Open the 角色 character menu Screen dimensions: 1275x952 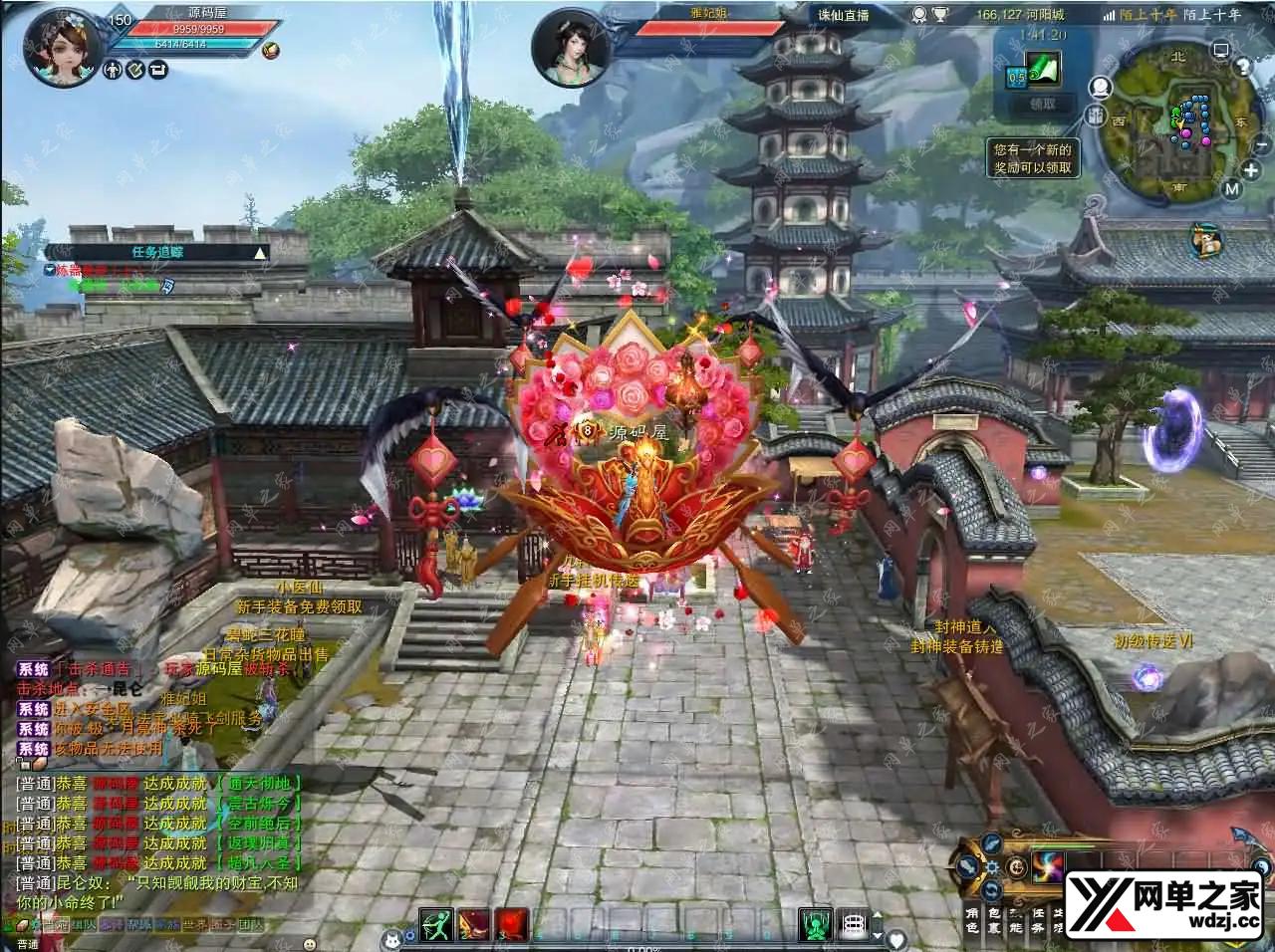point(972,920)
